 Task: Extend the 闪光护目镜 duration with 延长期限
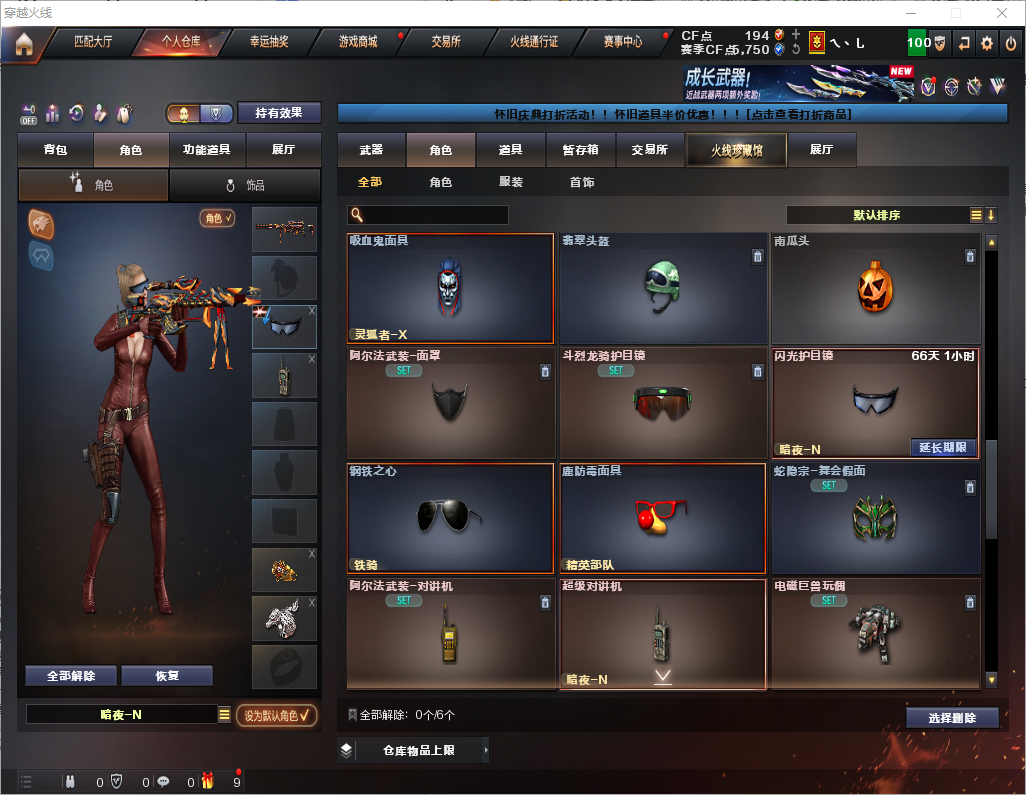942,448
